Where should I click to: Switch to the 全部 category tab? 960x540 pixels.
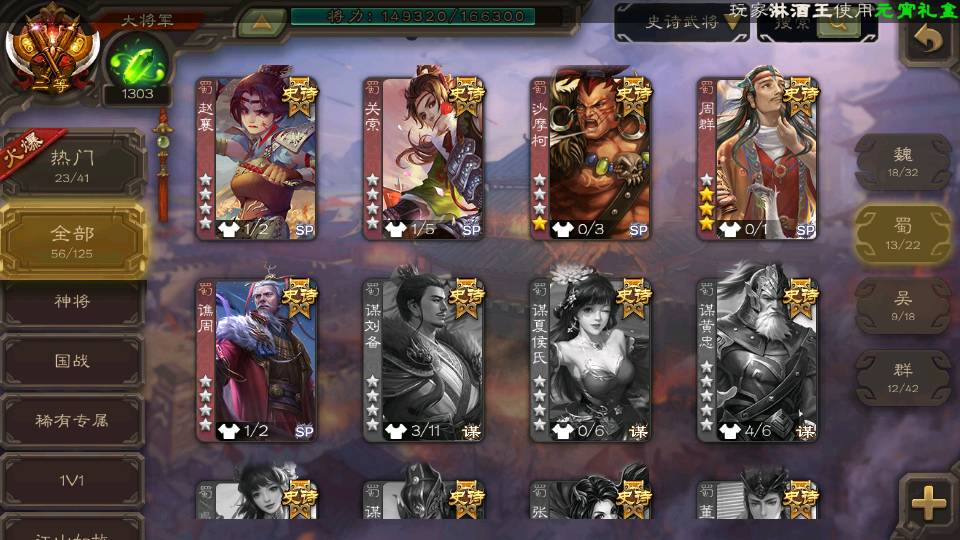point(72,240)
